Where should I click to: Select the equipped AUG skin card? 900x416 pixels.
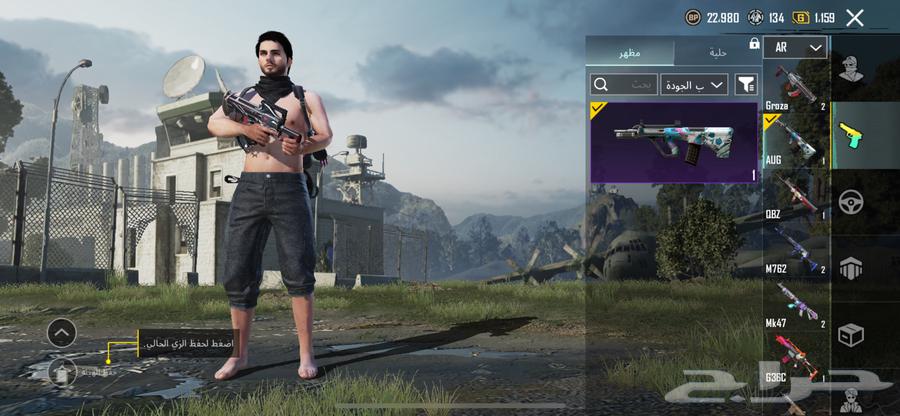[674, 142]
